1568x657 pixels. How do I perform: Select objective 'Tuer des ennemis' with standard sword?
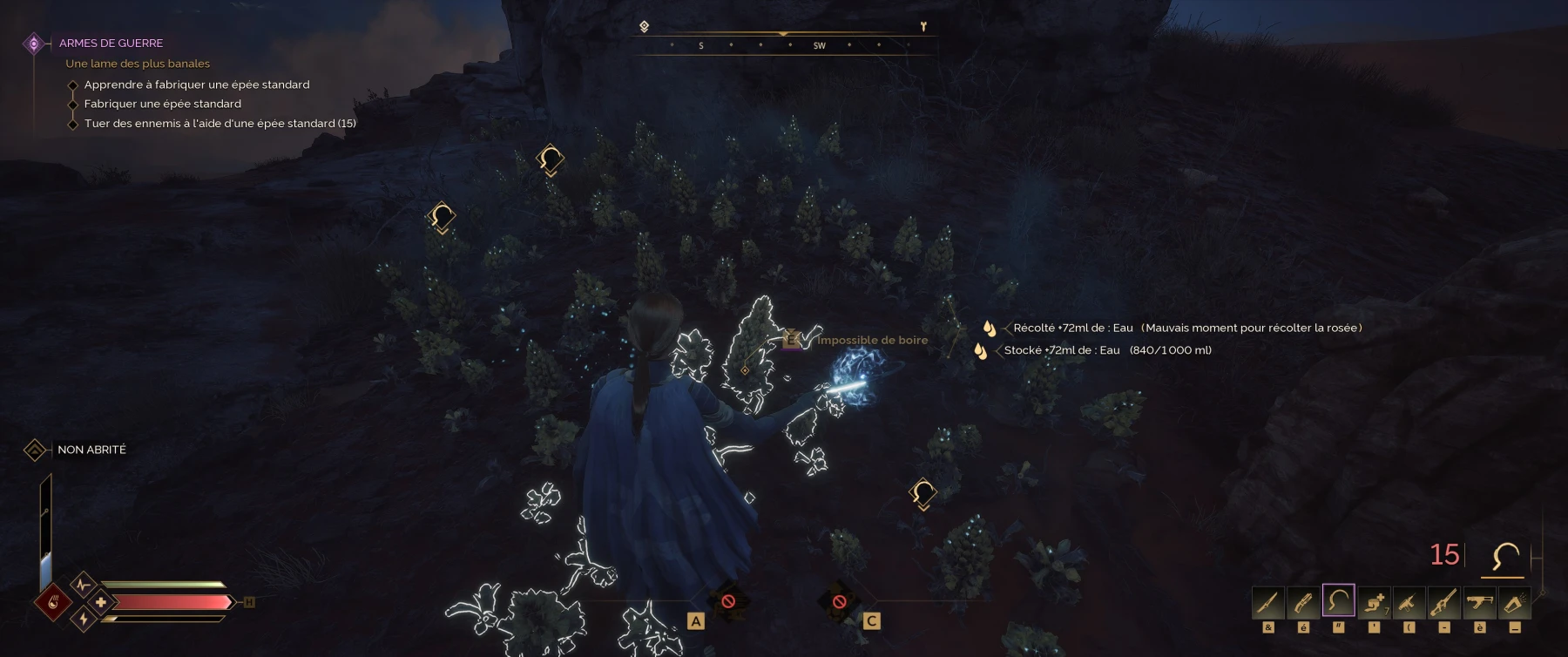(x=220, y=123)
